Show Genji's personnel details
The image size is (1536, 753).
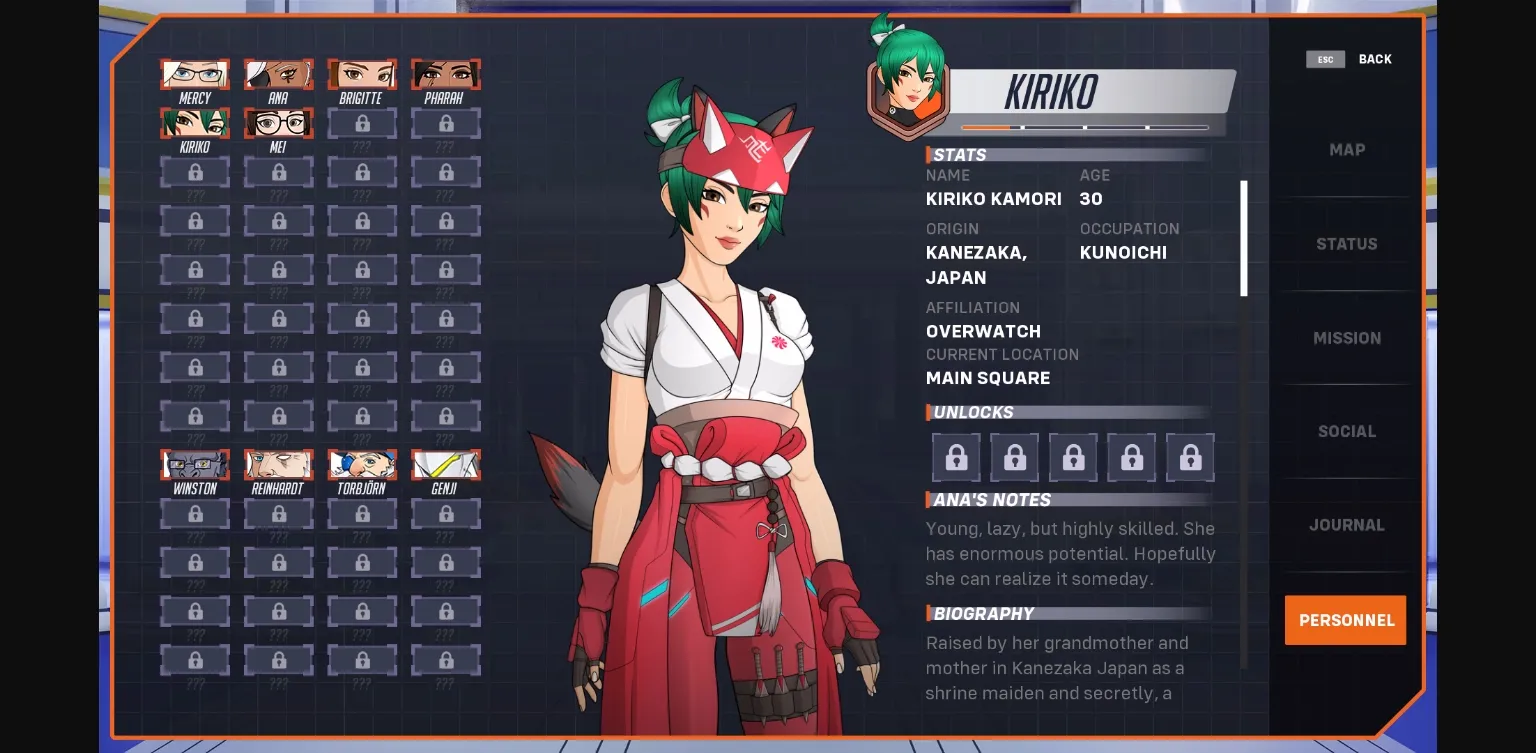446,465
